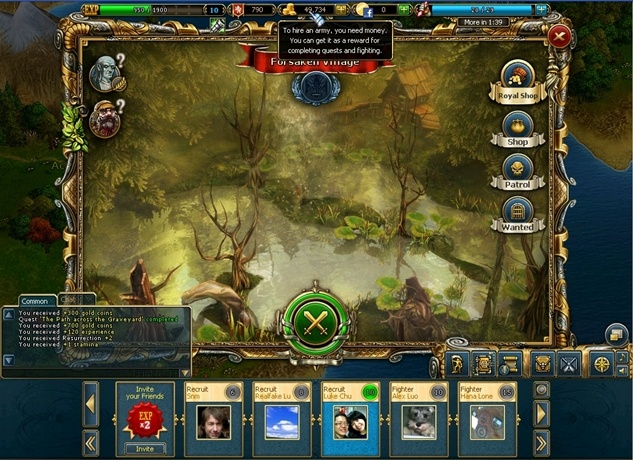
Task: Jump to first friends with double left arrow
Action: [x=90, y=440]
